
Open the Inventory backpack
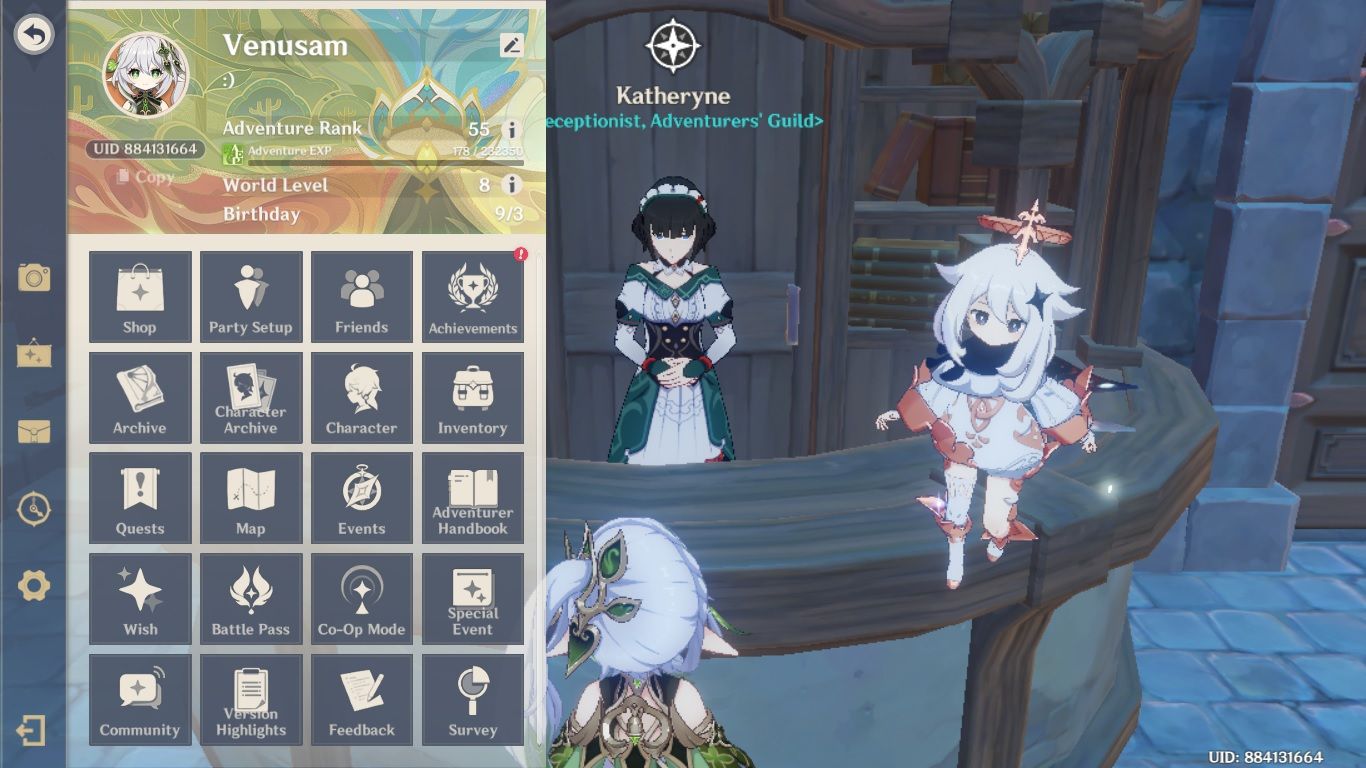473,398
